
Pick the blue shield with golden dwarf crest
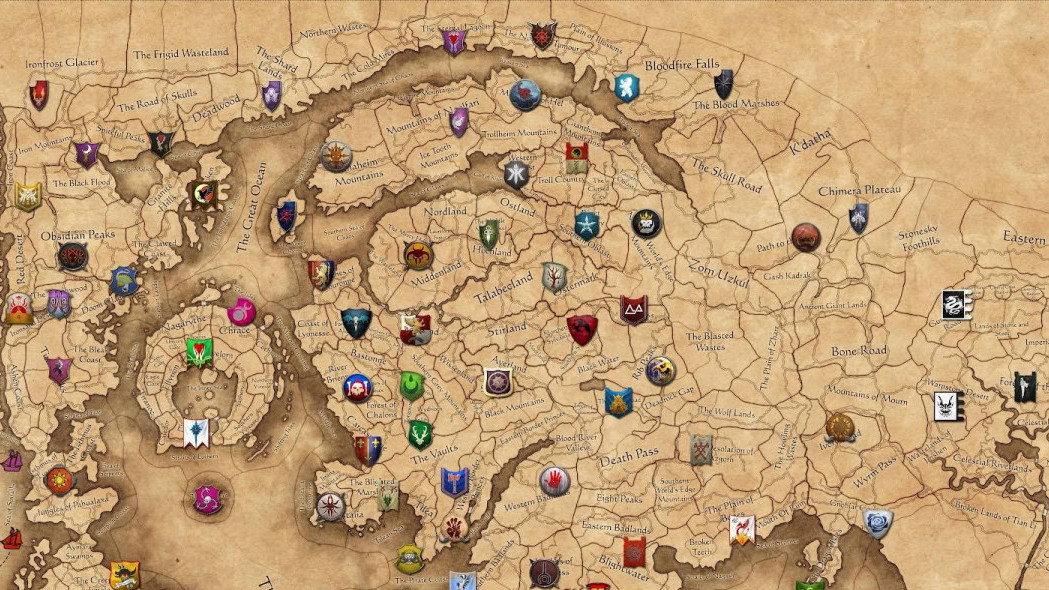618,402
